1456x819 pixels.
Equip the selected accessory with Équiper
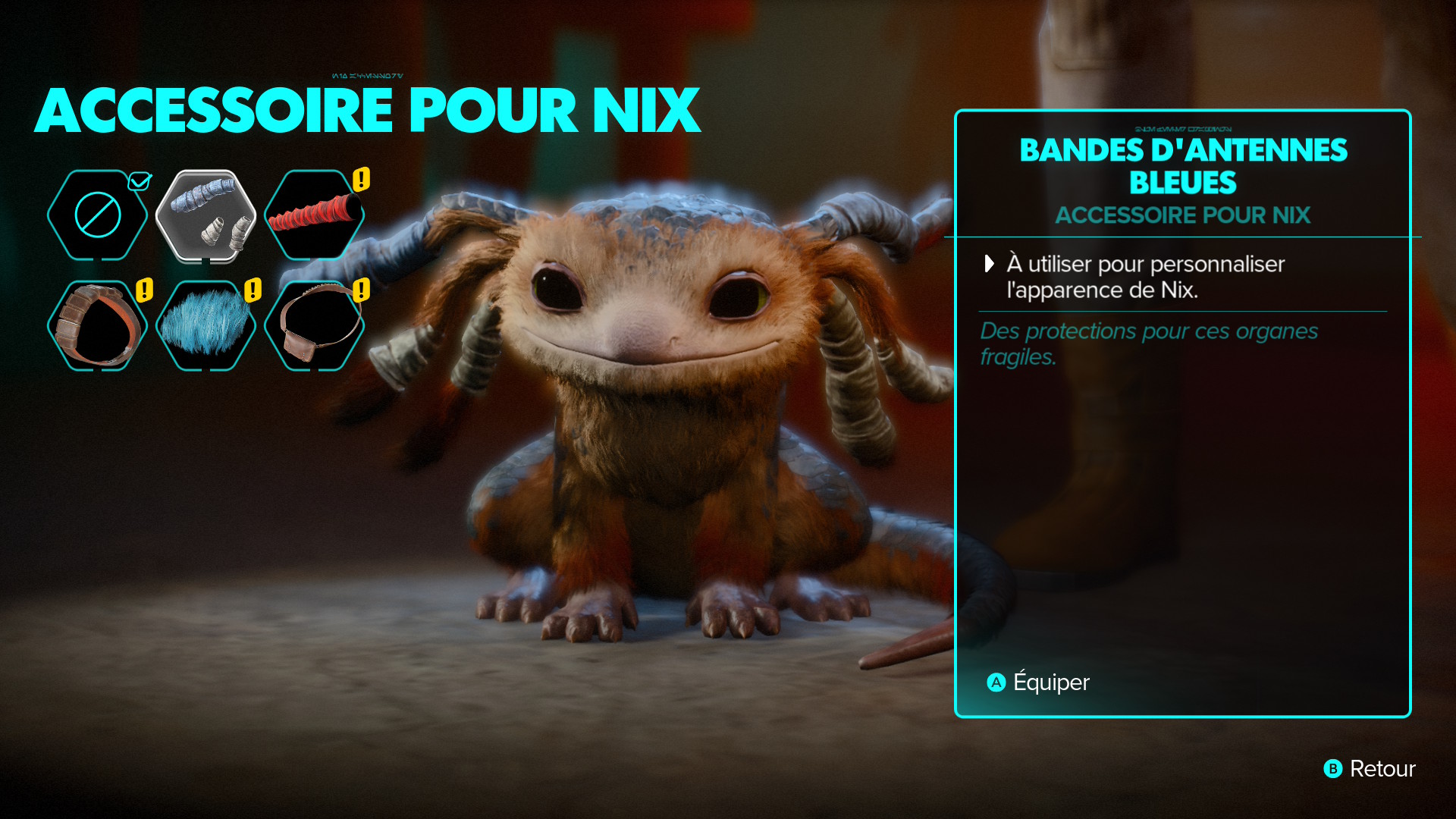(1039, 682)
